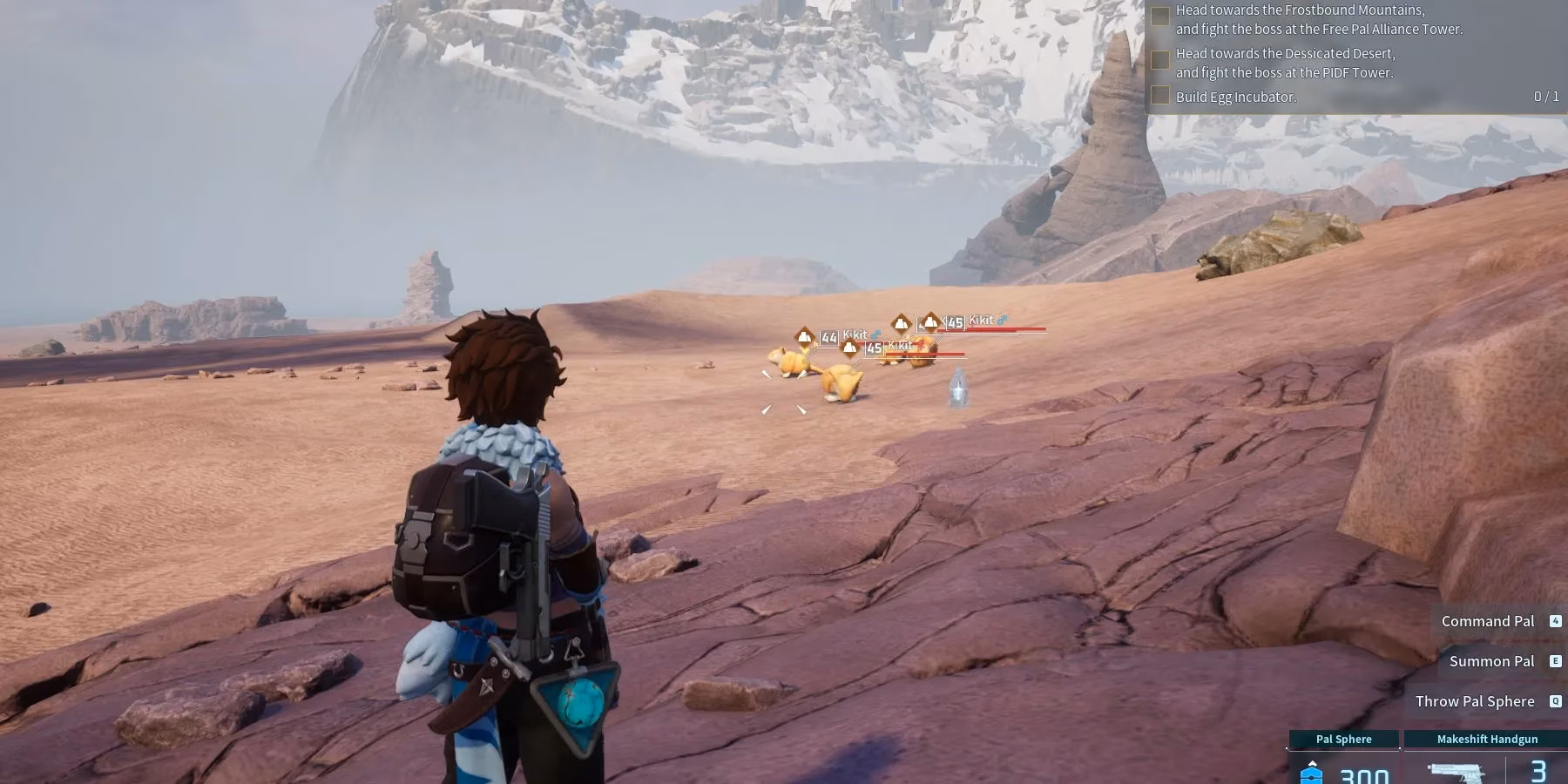Image resolution: width=1568 pixels, height=784 pixels.
Task: Select the Dessicated Desert tower objective
Action: 1285,64
